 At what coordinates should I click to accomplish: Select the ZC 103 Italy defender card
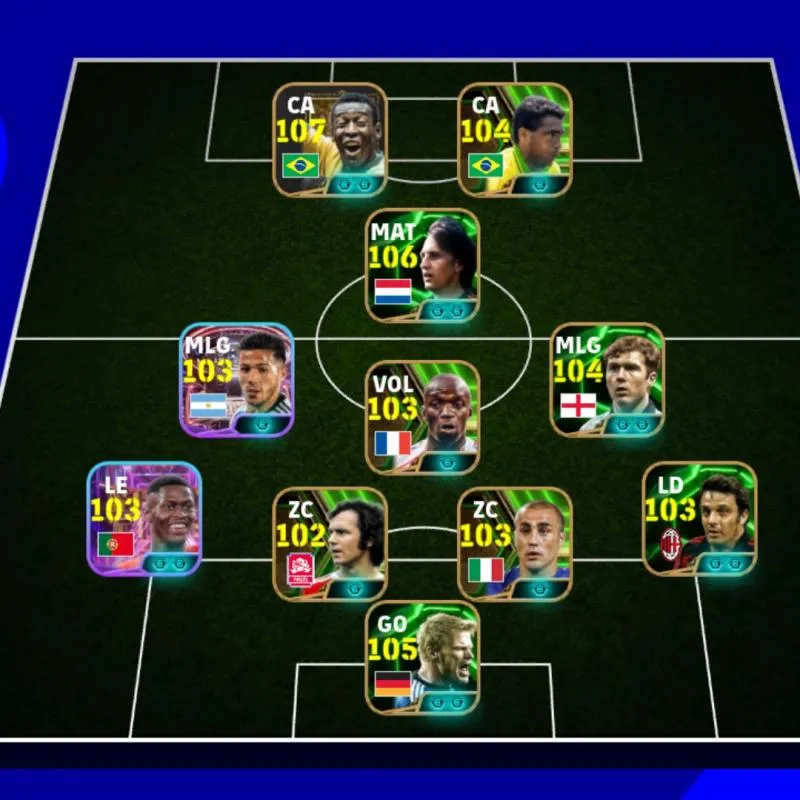coord(515,544)
